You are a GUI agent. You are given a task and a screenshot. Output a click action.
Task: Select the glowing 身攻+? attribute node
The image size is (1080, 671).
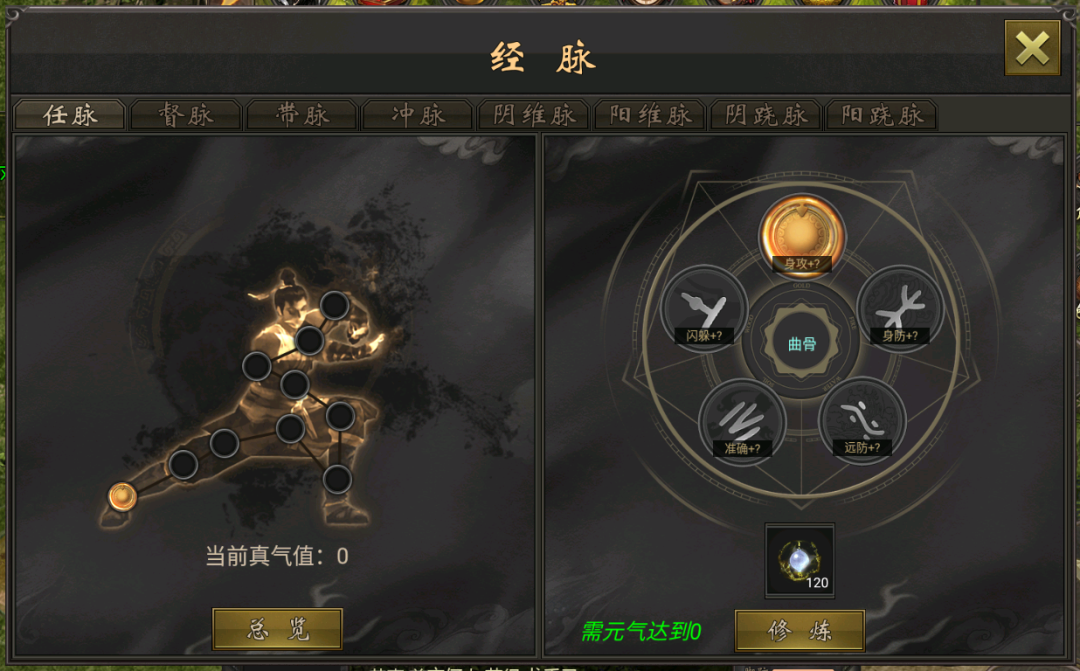pyautogui.click(x=802, y=234)
